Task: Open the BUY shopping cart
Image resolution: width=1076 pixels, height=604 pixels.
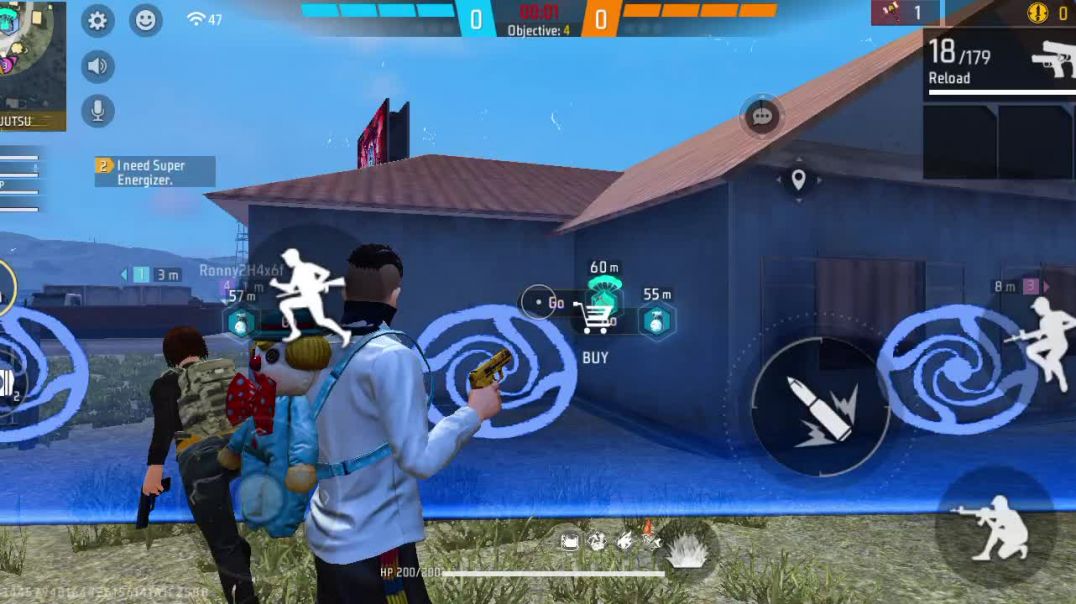Action: tap(594, 319)
